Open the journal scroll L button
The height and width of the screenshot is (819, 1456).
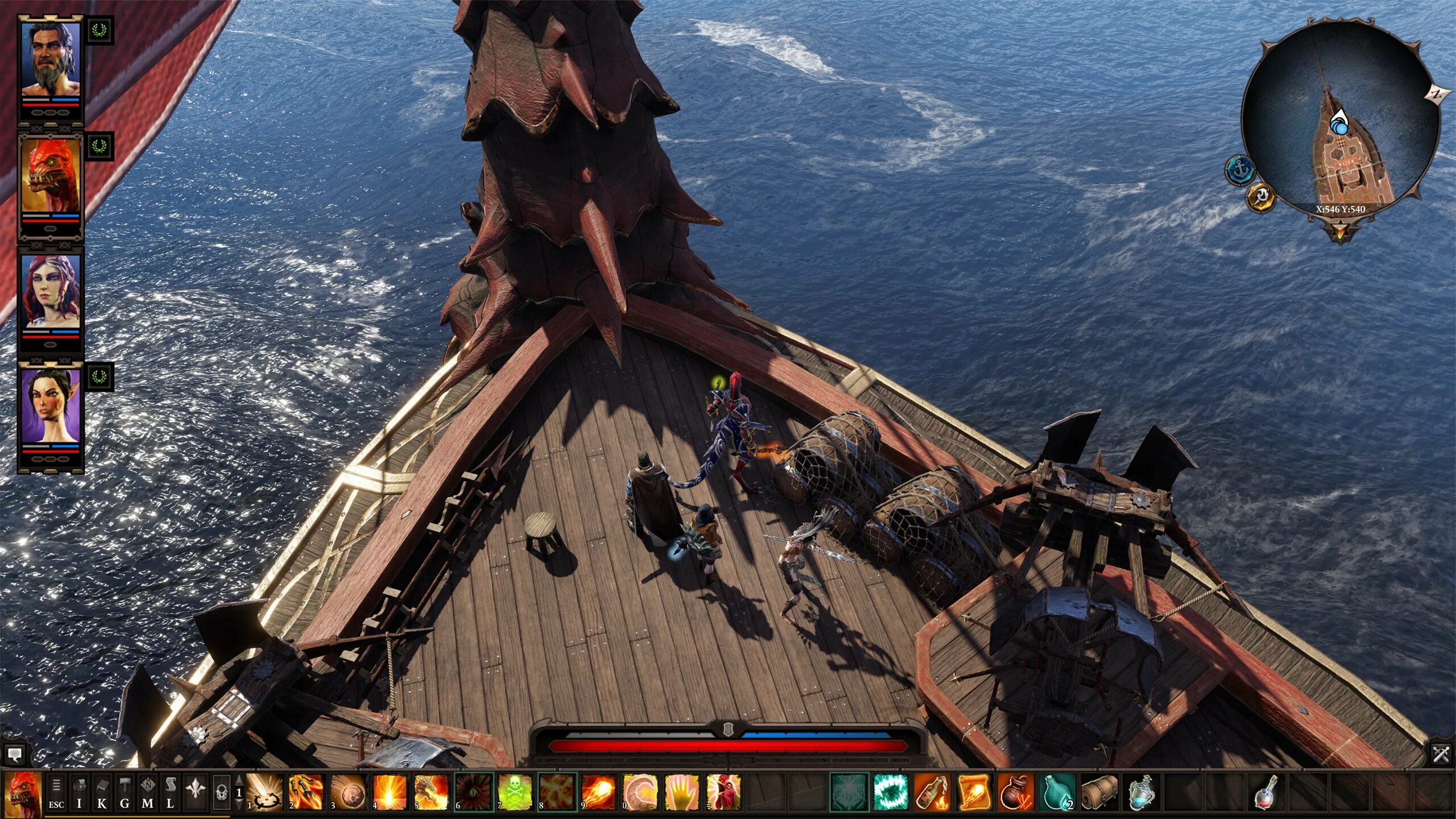[x=170, y=792]
